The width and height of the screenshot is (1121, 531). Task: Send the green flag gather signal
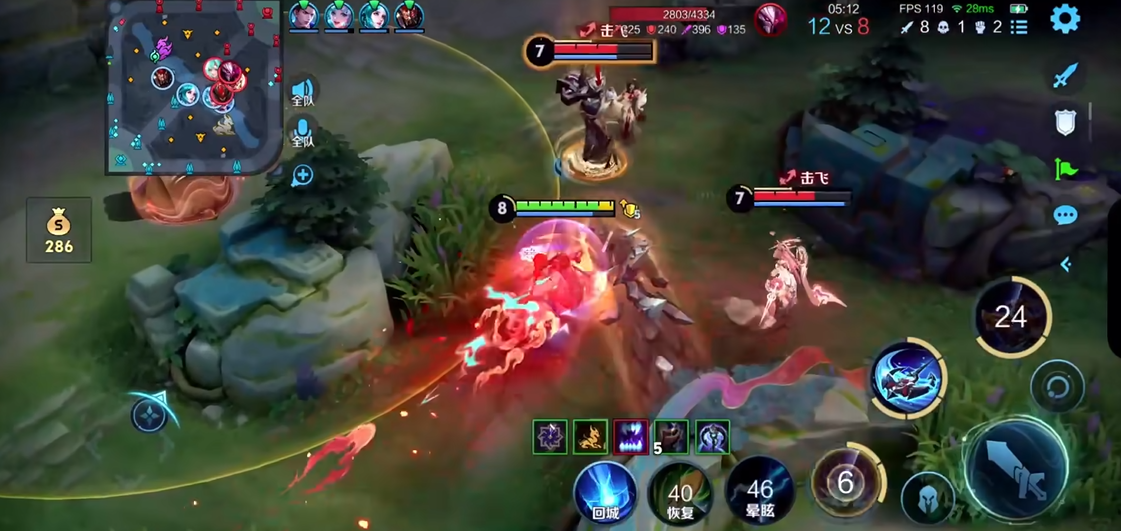pos(1066,168)
